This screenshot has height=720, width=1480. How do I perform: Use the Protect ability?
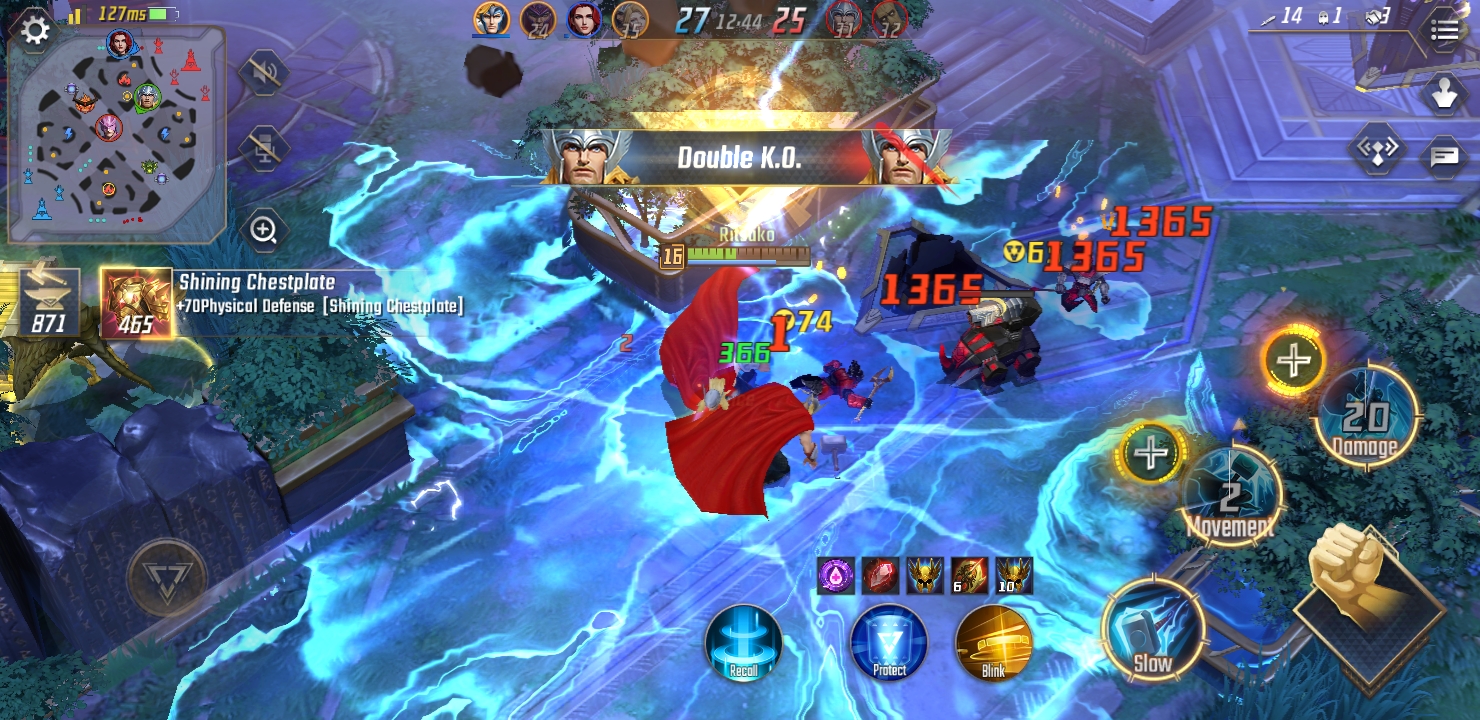pyautogui.click(x=889, y=643)
